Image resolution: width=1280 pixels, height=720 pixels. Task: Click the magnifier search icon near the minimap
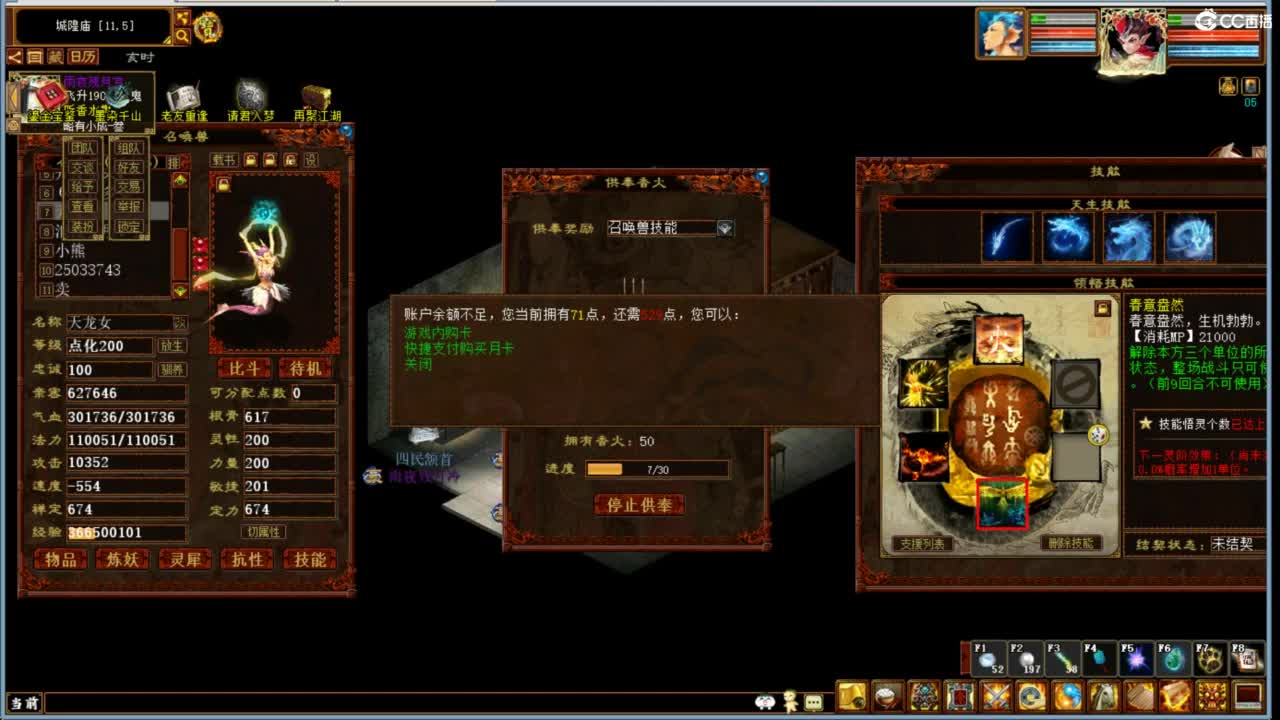tap(182, 35)
